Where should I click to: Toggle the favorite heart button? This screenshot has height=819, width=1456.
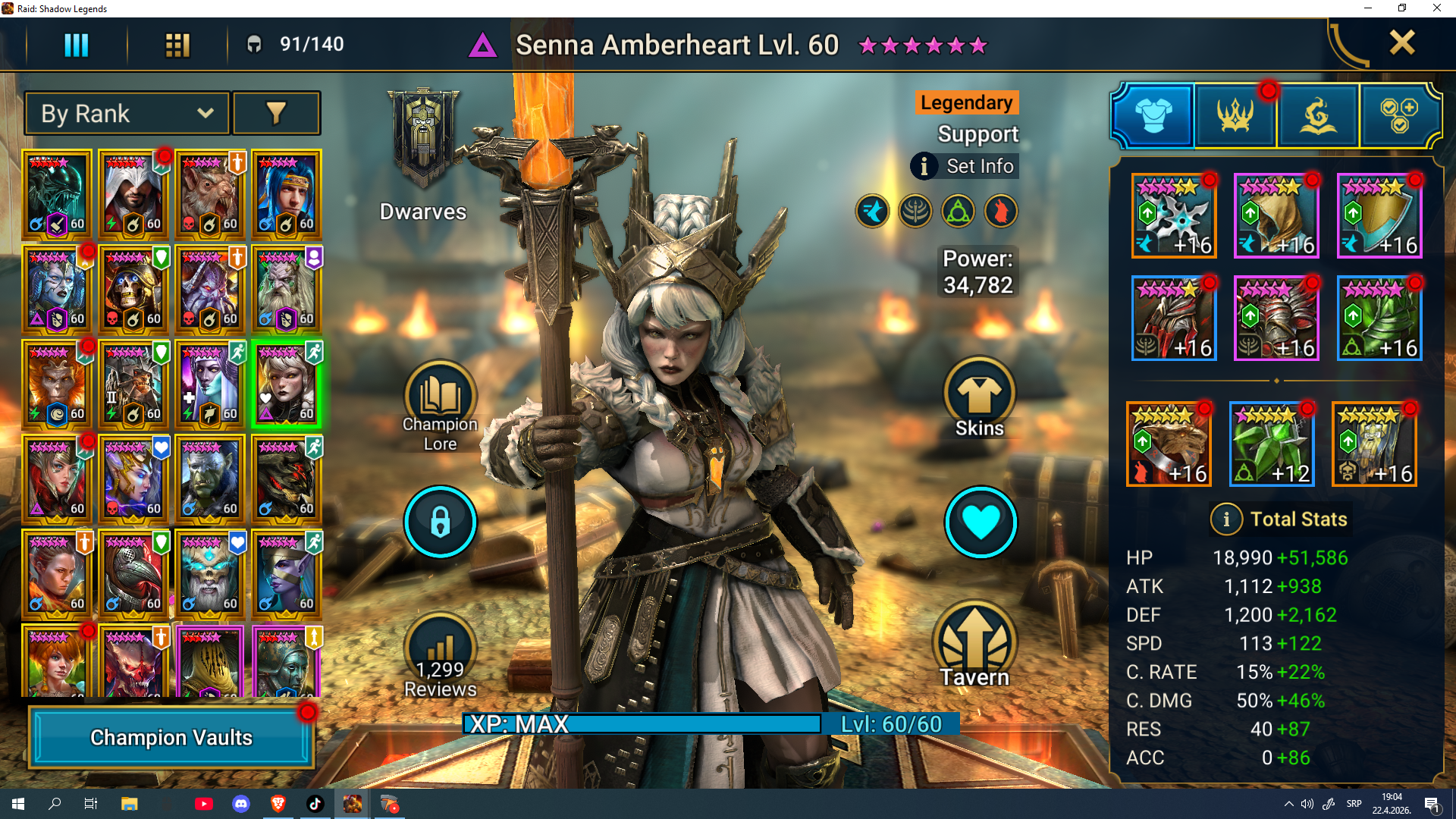pyautogui.click(x=980, y=522)
